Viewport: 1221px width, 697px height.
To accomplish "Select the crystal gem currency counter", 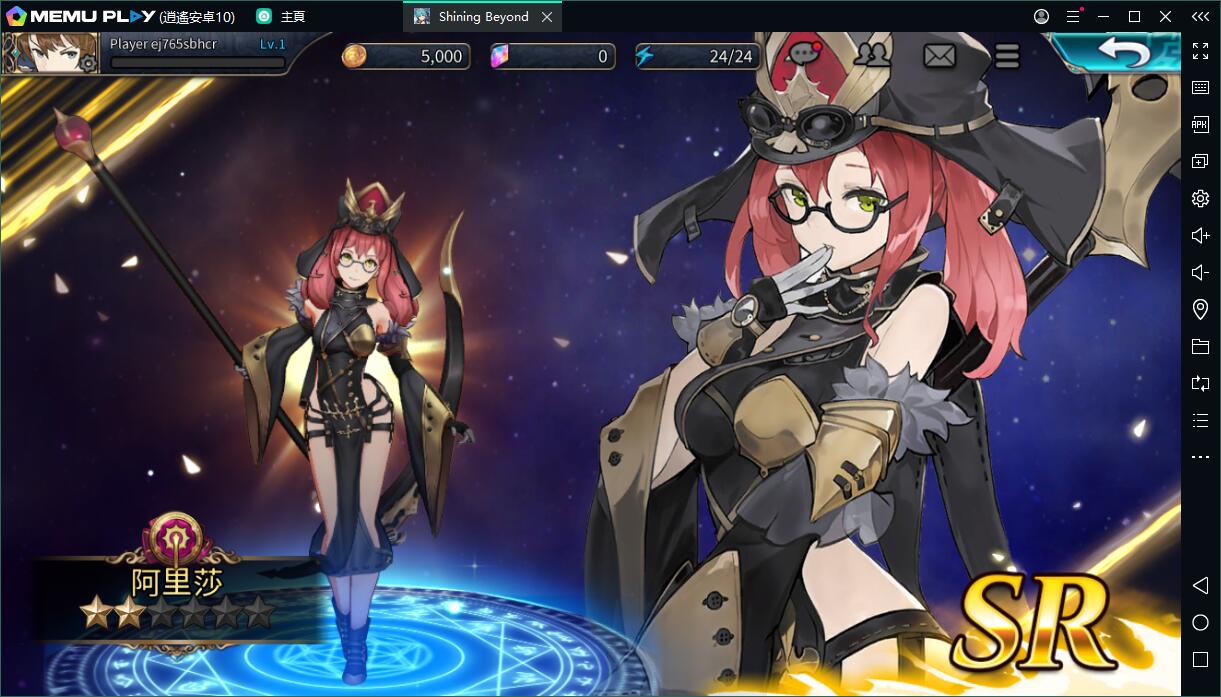I will point(552,56).
